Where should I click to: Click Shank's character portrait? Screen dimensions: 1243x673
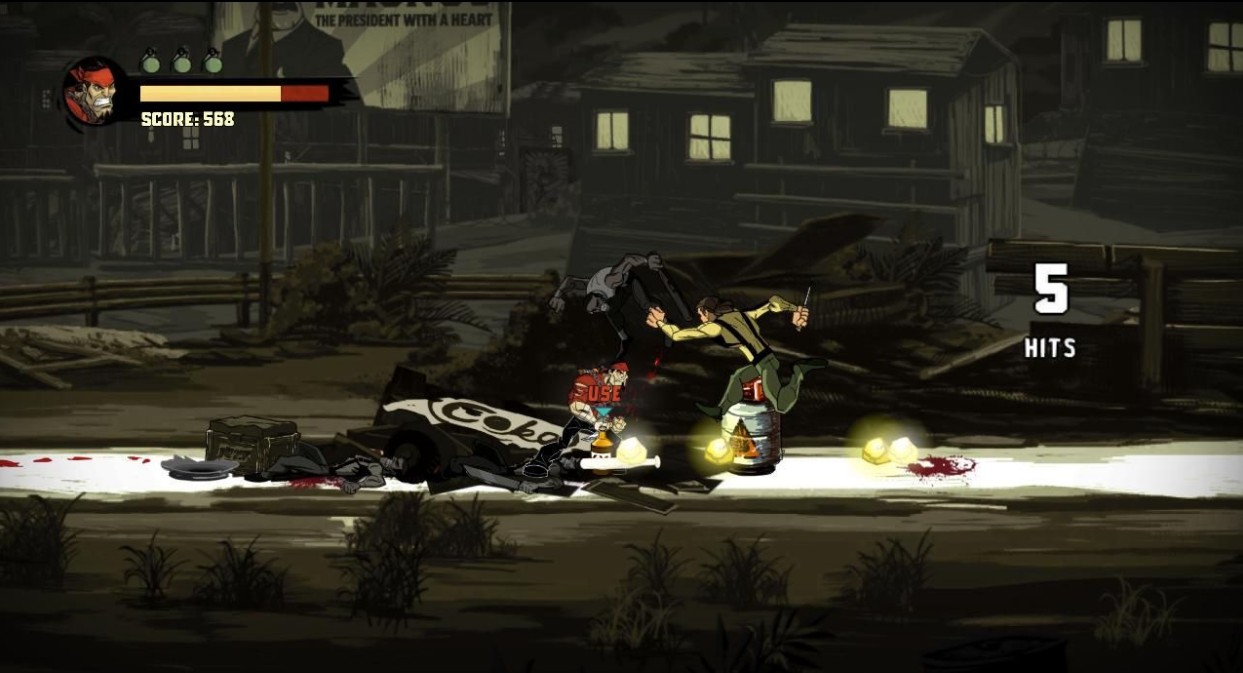pos(94,92)
